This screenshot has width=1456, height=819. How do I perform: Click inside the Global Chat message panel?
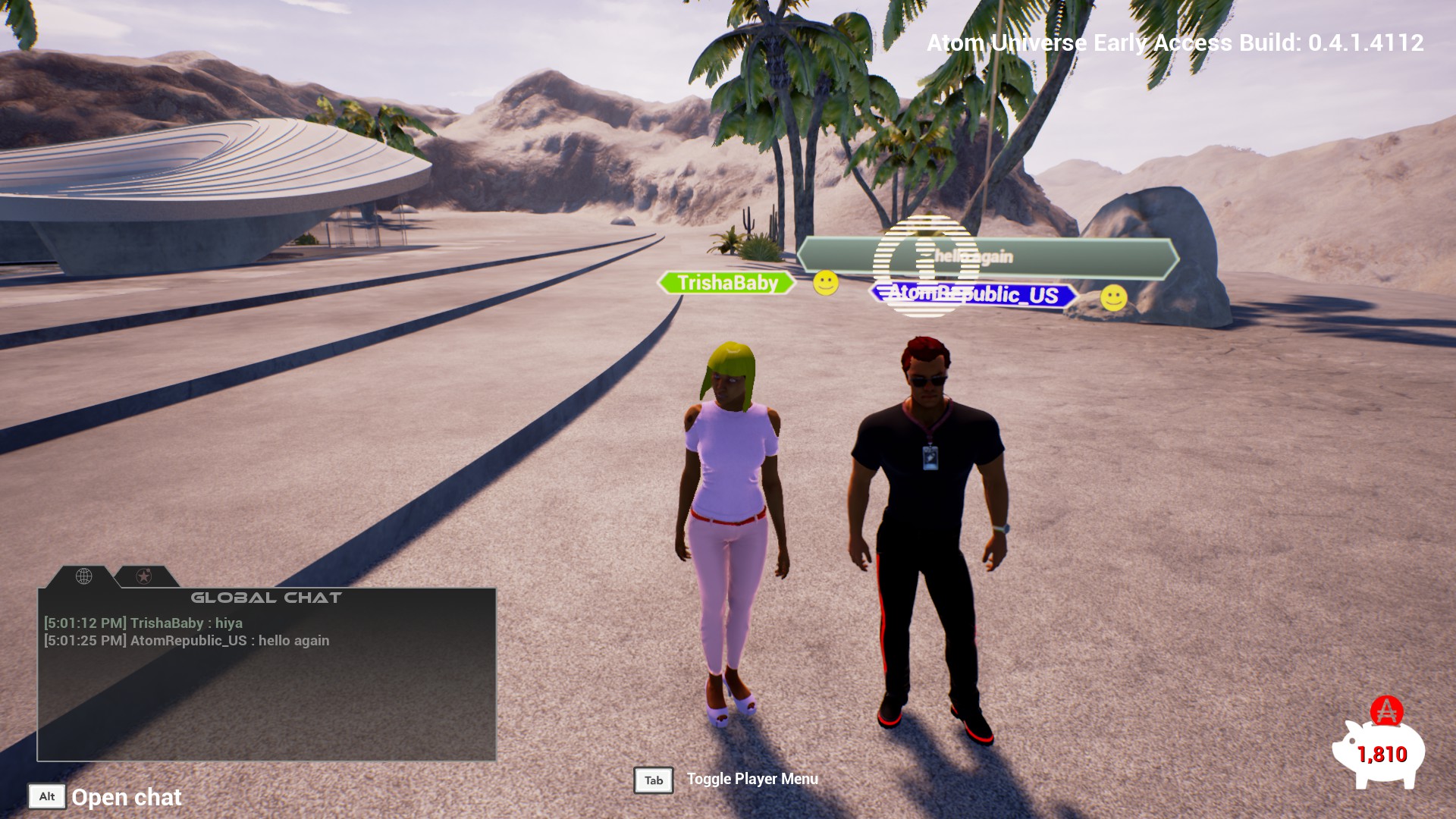click(266, 698)
